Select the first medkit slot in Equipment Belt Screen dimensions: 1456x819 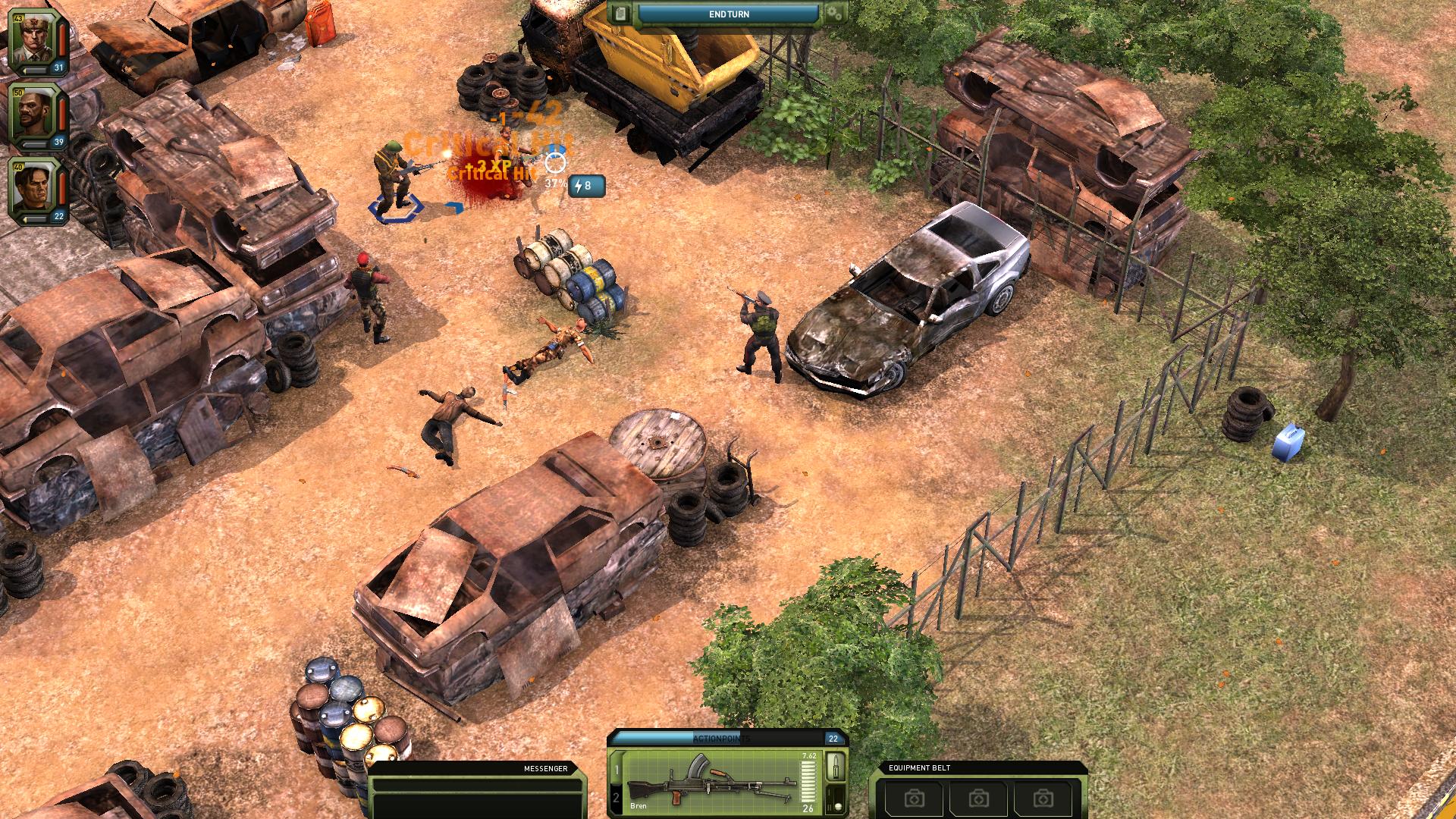click(x=915, y=799)
